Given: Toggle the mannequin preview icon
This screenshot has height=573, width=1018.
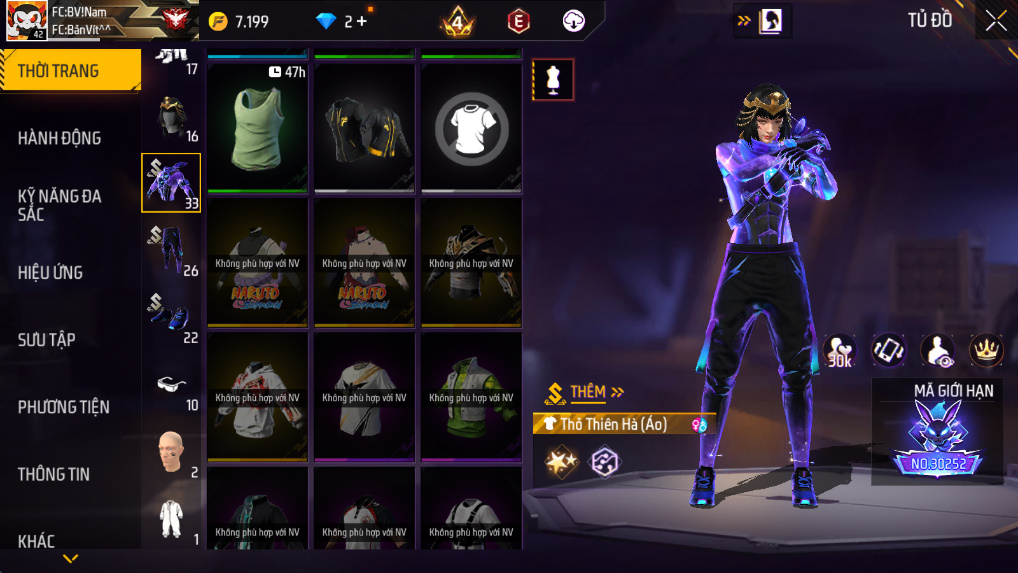Looking at the screenshot, I should coord(553,80).
